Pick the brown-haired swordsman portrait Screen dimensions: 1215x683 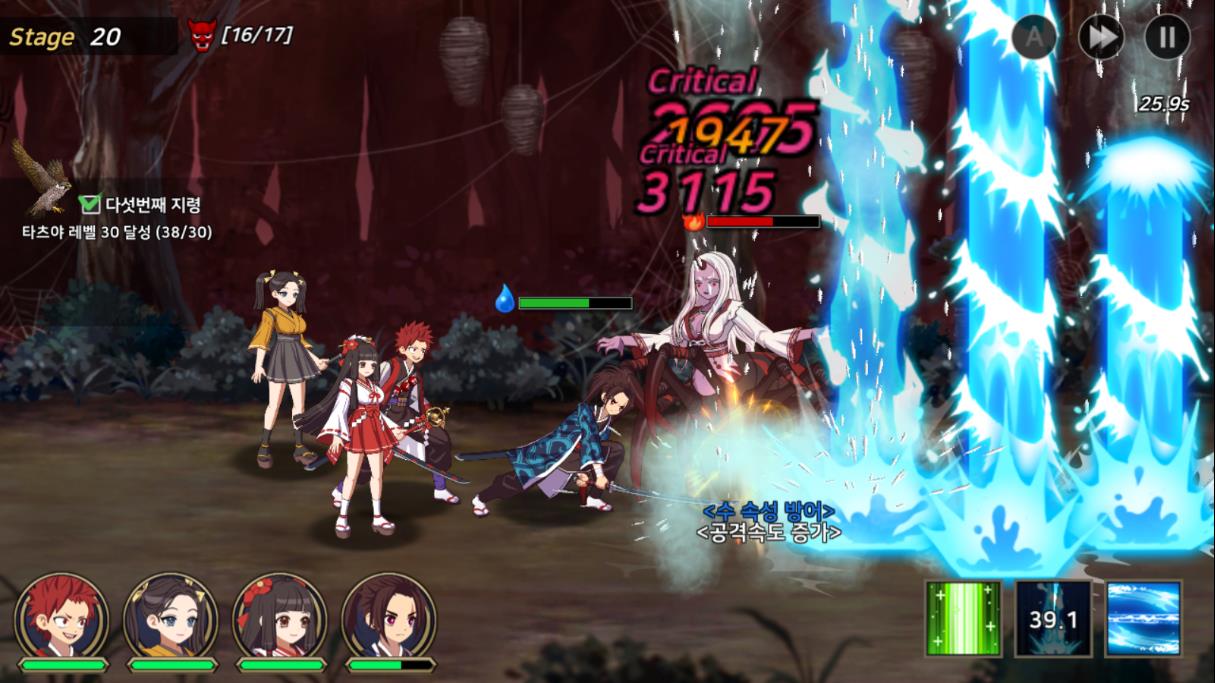(x=389, y=616)
